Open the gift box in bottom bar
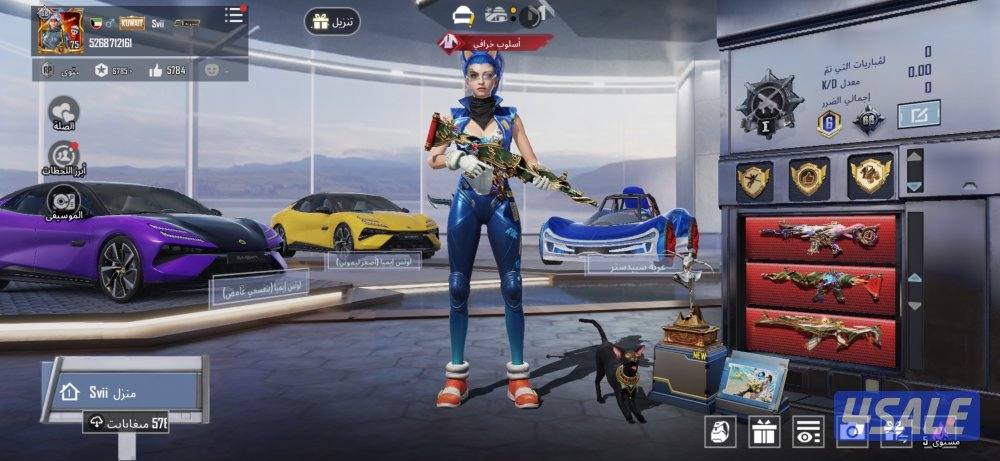Image resolution: width=1000 pixels, height=461 pixels. tap(764, 432)
